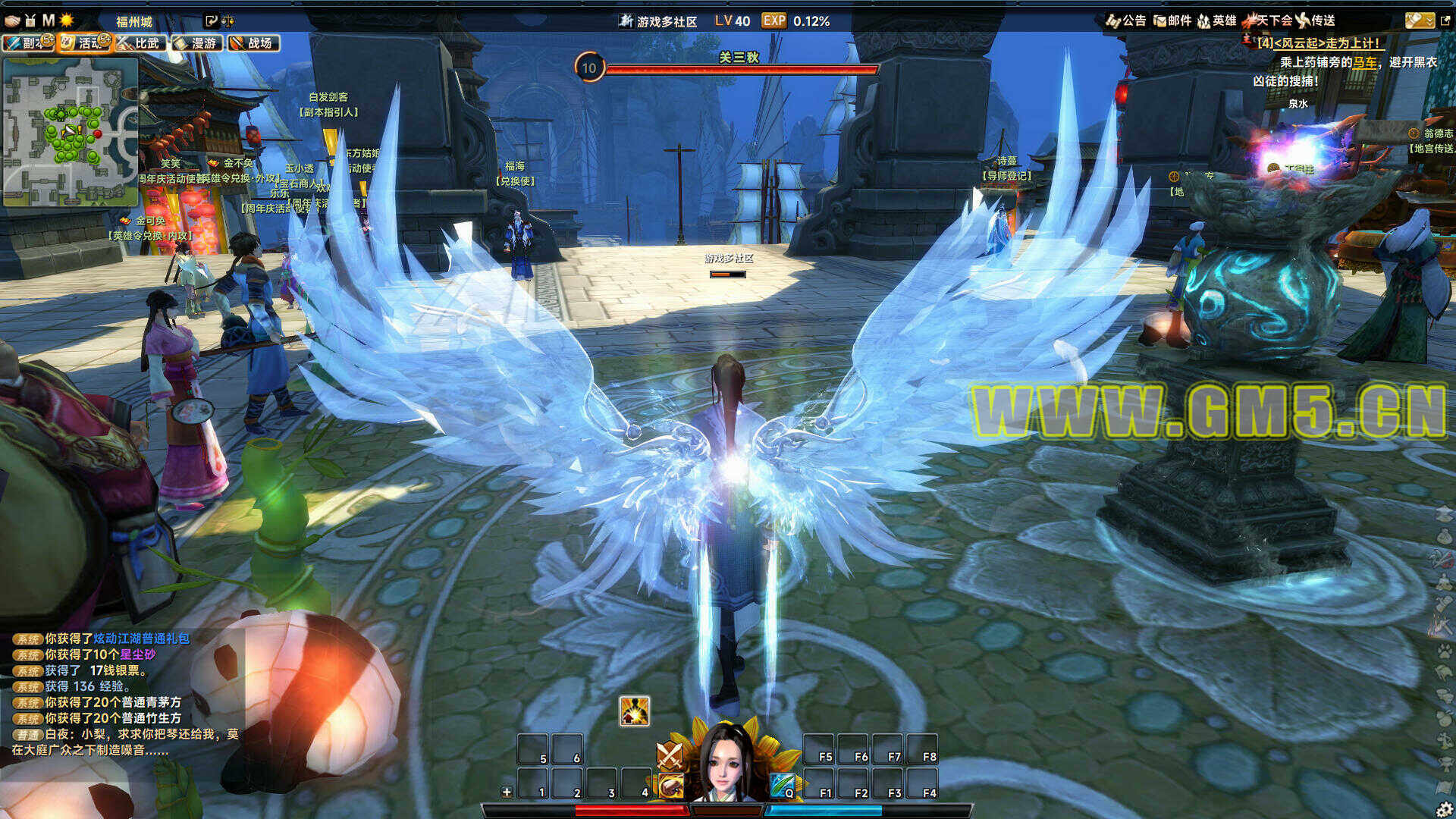This screenshot has height=819, width=1456.
Task: Open the 邮件 mailbox
Action: tap(1172, 20)
